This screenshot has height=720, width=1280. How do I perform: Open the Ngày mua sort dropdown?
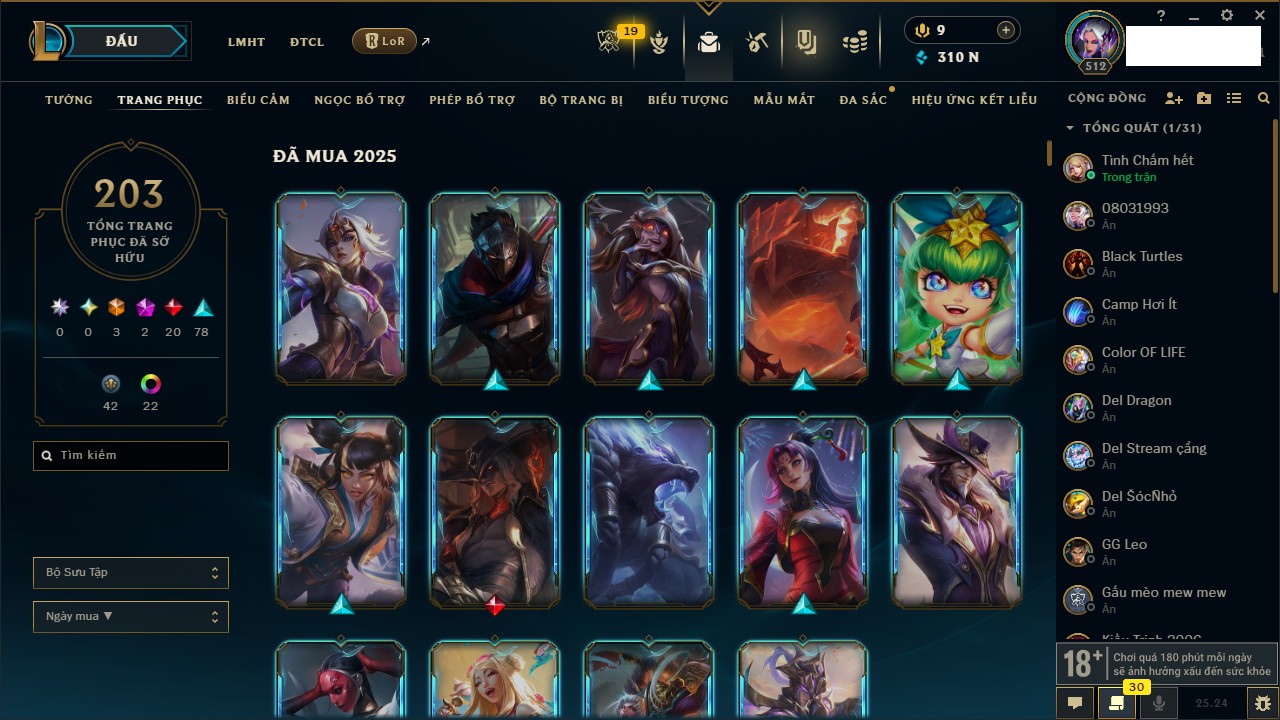click(131, 617)
